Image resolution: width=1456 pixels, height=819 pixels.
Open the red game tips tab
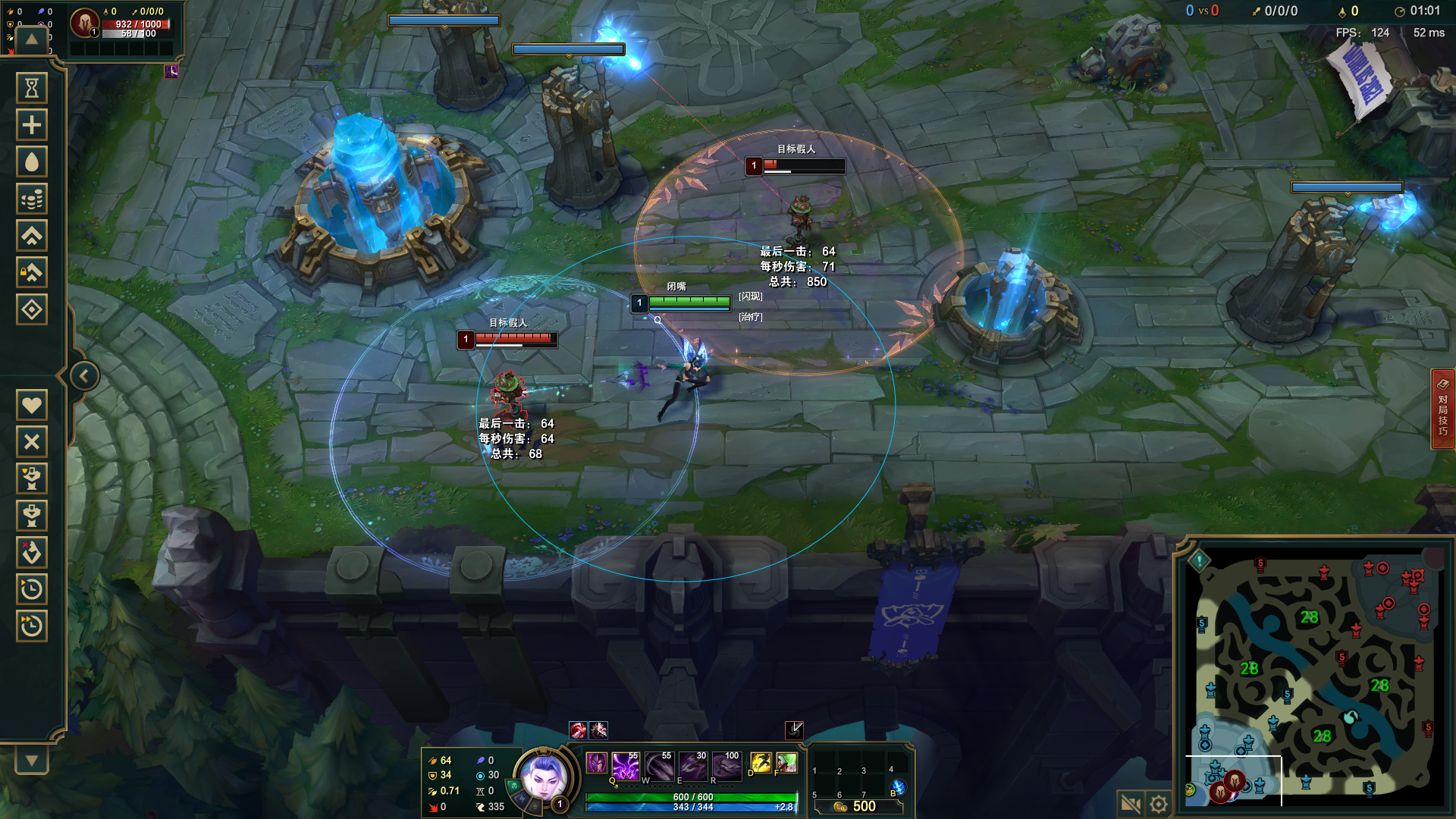(1442, 409)
